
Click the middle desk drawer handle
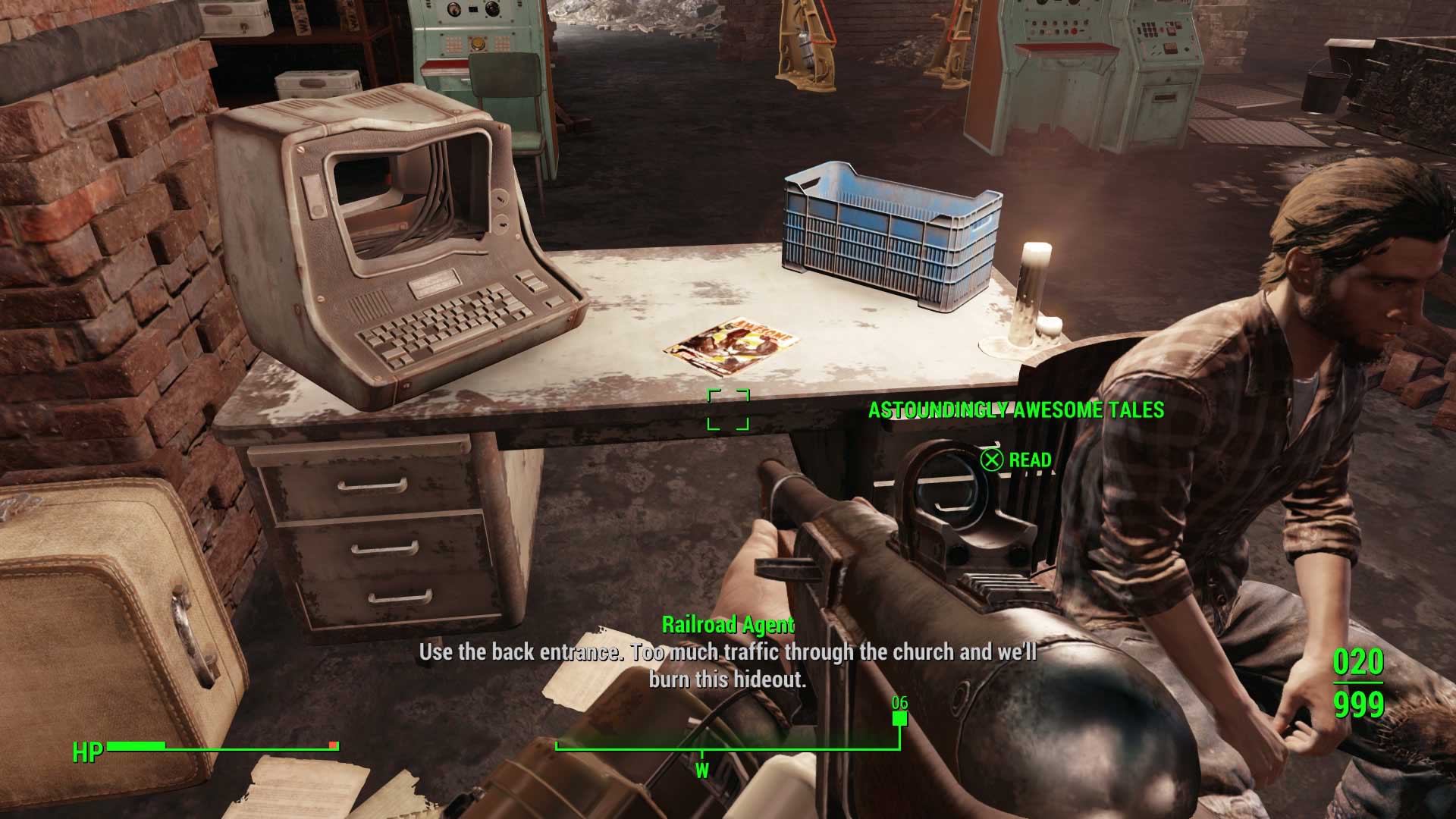point(383,550)
